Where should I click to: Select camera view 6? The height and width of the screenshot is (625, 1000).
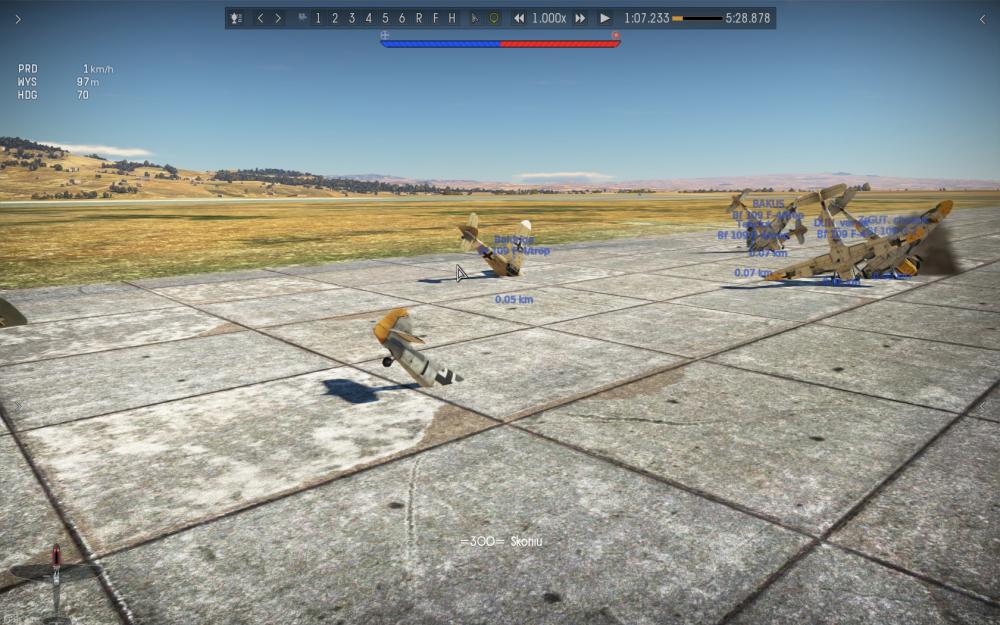tap(402, 18)
